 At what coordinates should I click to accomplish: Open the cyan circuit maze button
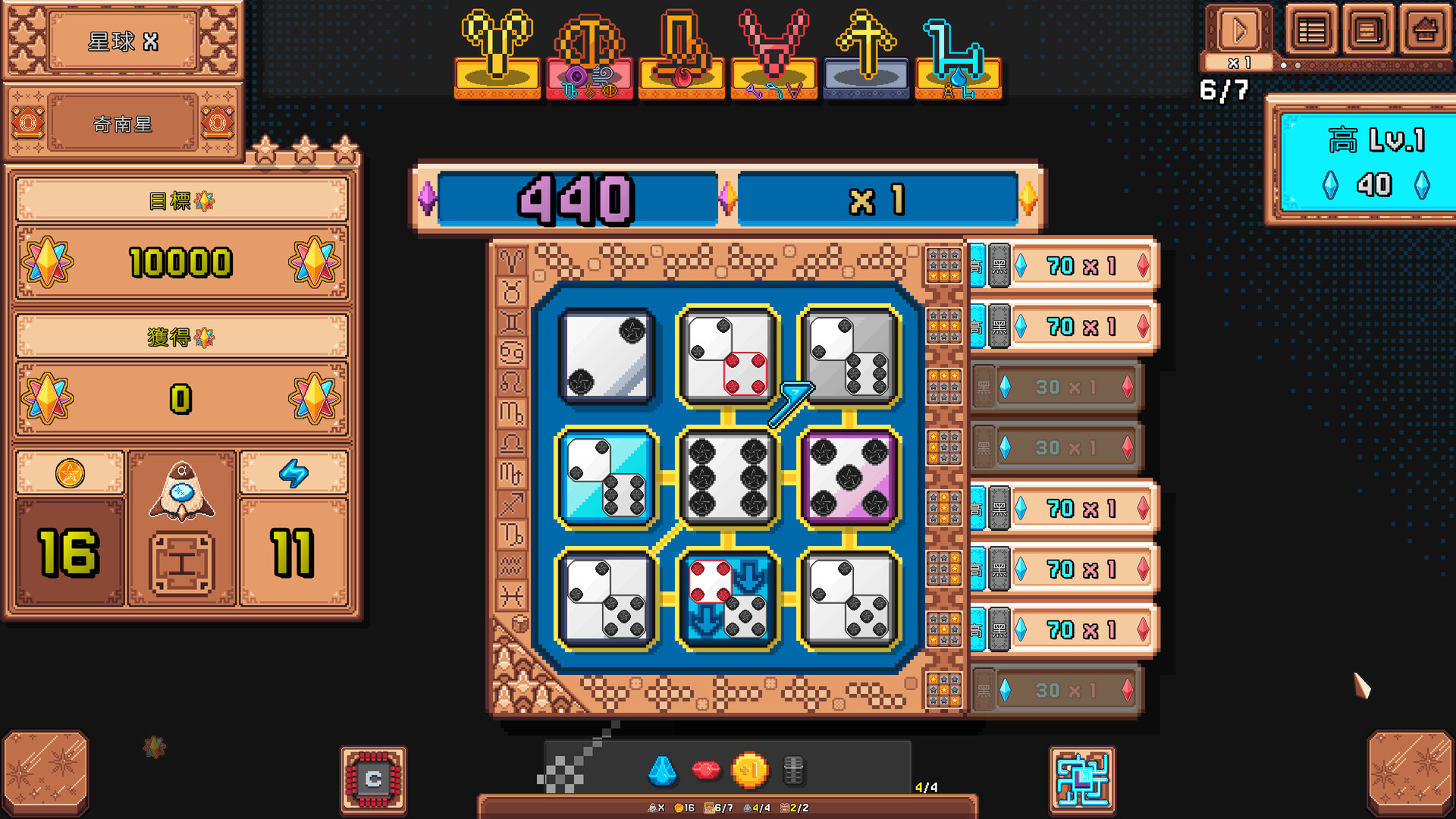pyautogui.click(x=1082, y=779)
